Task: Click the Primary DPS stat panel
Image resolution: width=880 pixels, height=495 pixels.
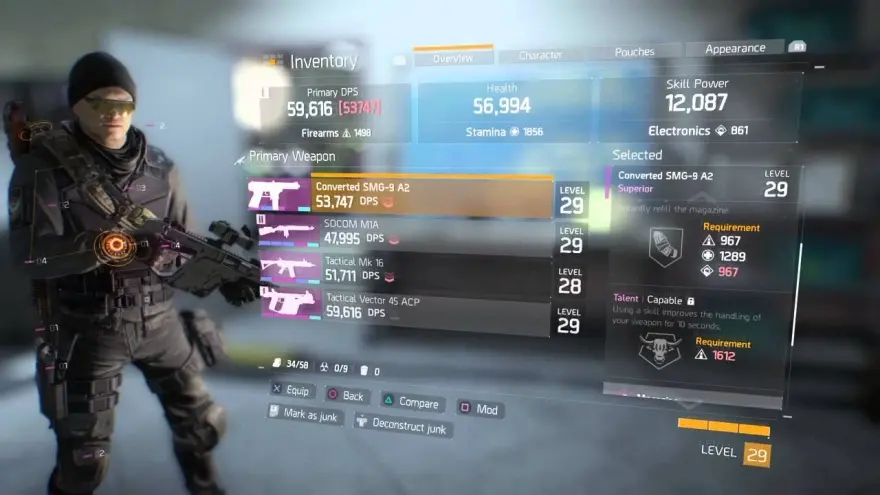Action: (335, 111)
